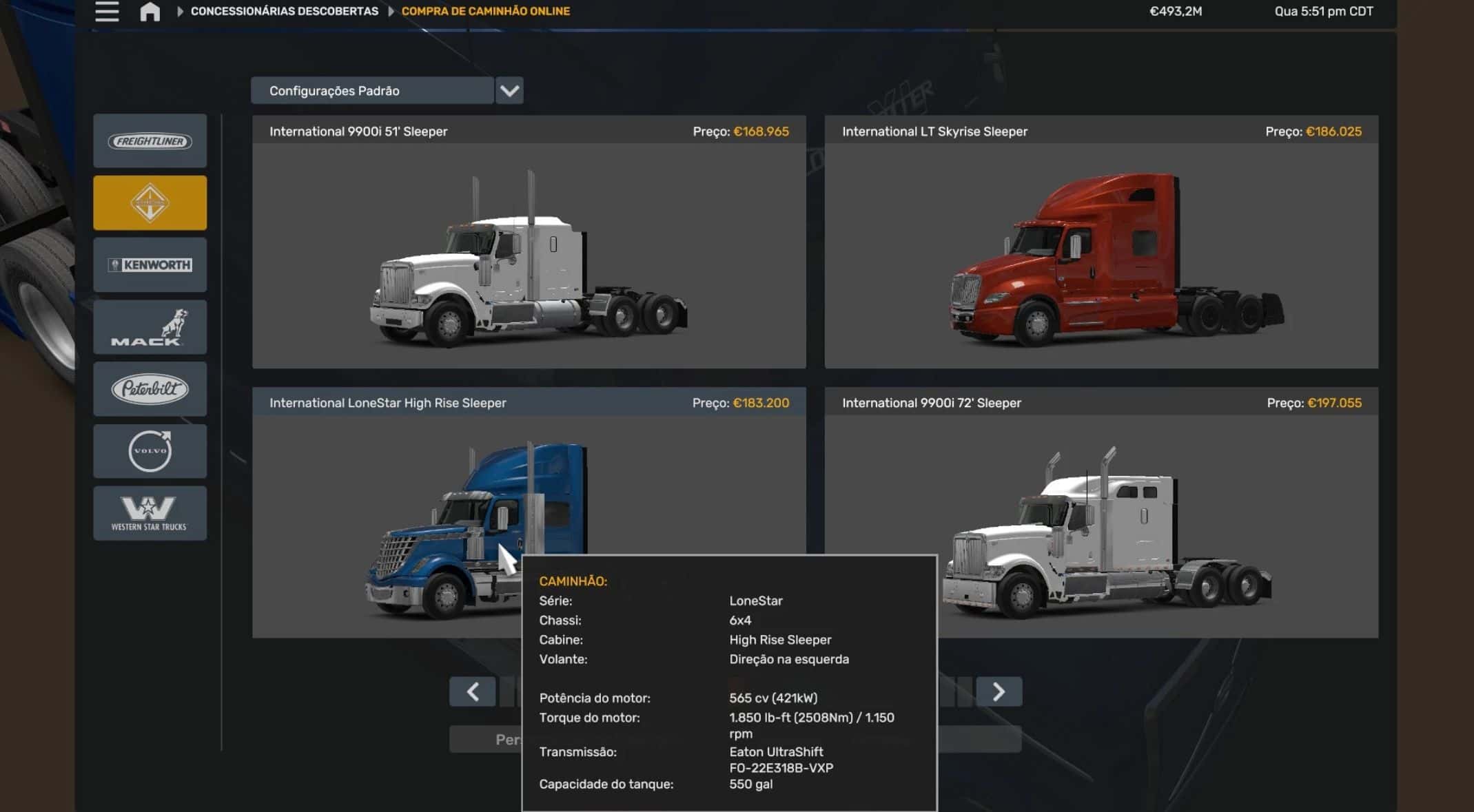Show Volvo trucks

coord(150,451)
